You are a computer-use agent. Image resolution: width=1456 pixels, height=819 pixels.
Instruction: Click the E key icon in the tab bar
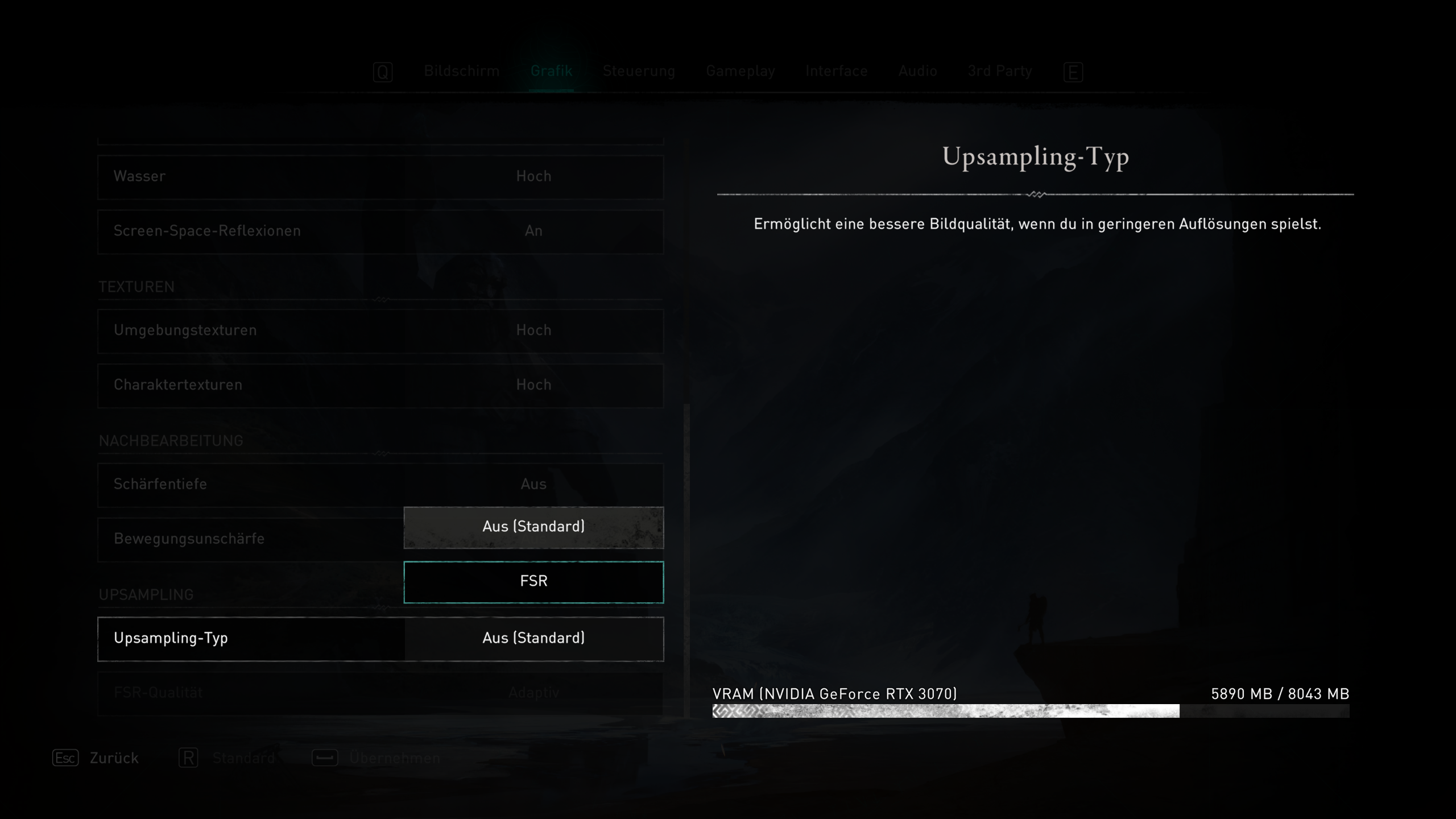[1074, 72]
